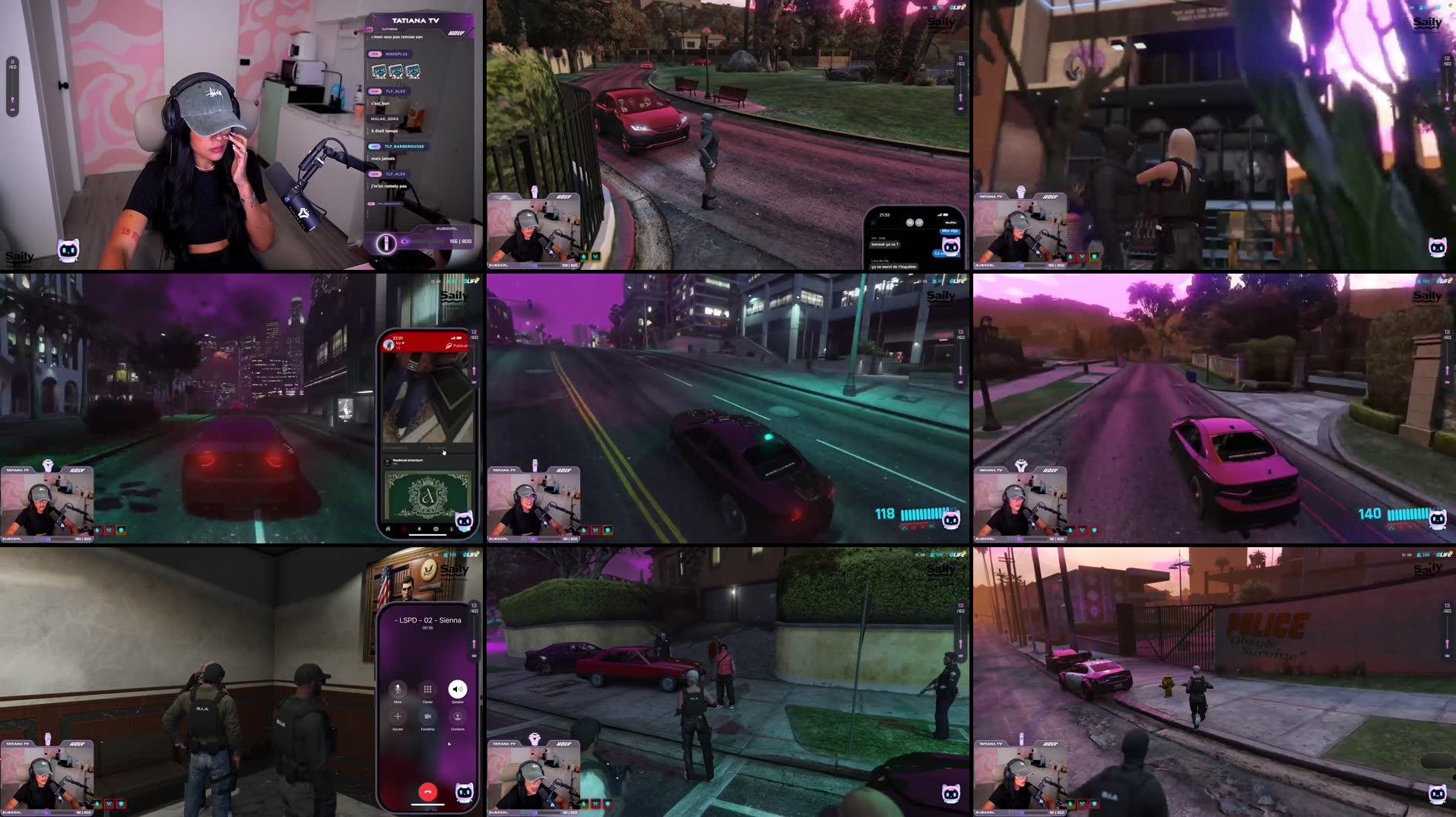Select the Mute icon on the call screen
Screen dimensions: 1456x817
398,689
